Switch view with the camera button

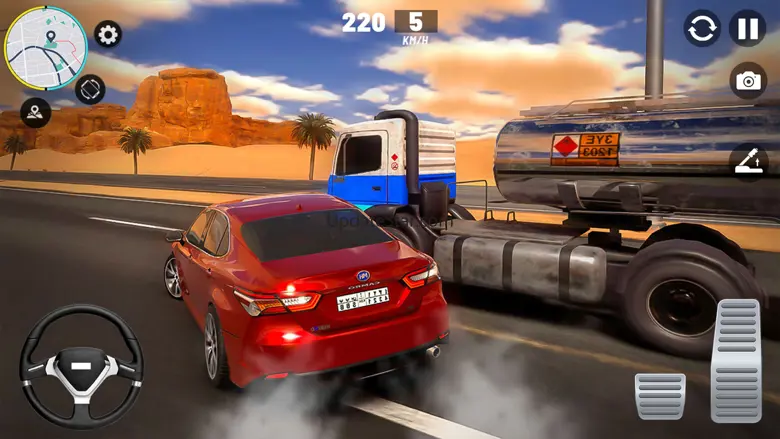click(x=748, y=81)
